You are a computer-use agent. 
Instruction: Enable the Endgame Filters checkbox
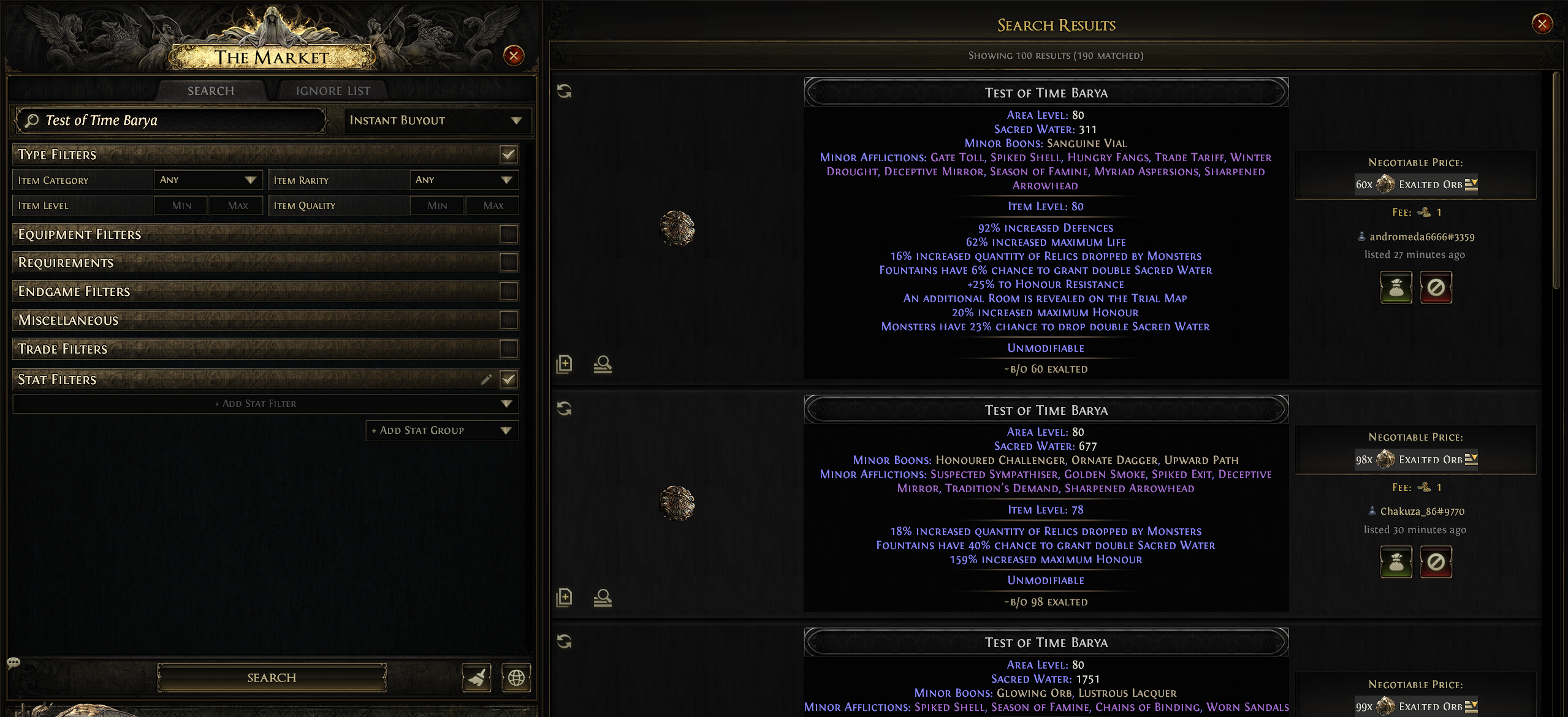coord(508,291)
